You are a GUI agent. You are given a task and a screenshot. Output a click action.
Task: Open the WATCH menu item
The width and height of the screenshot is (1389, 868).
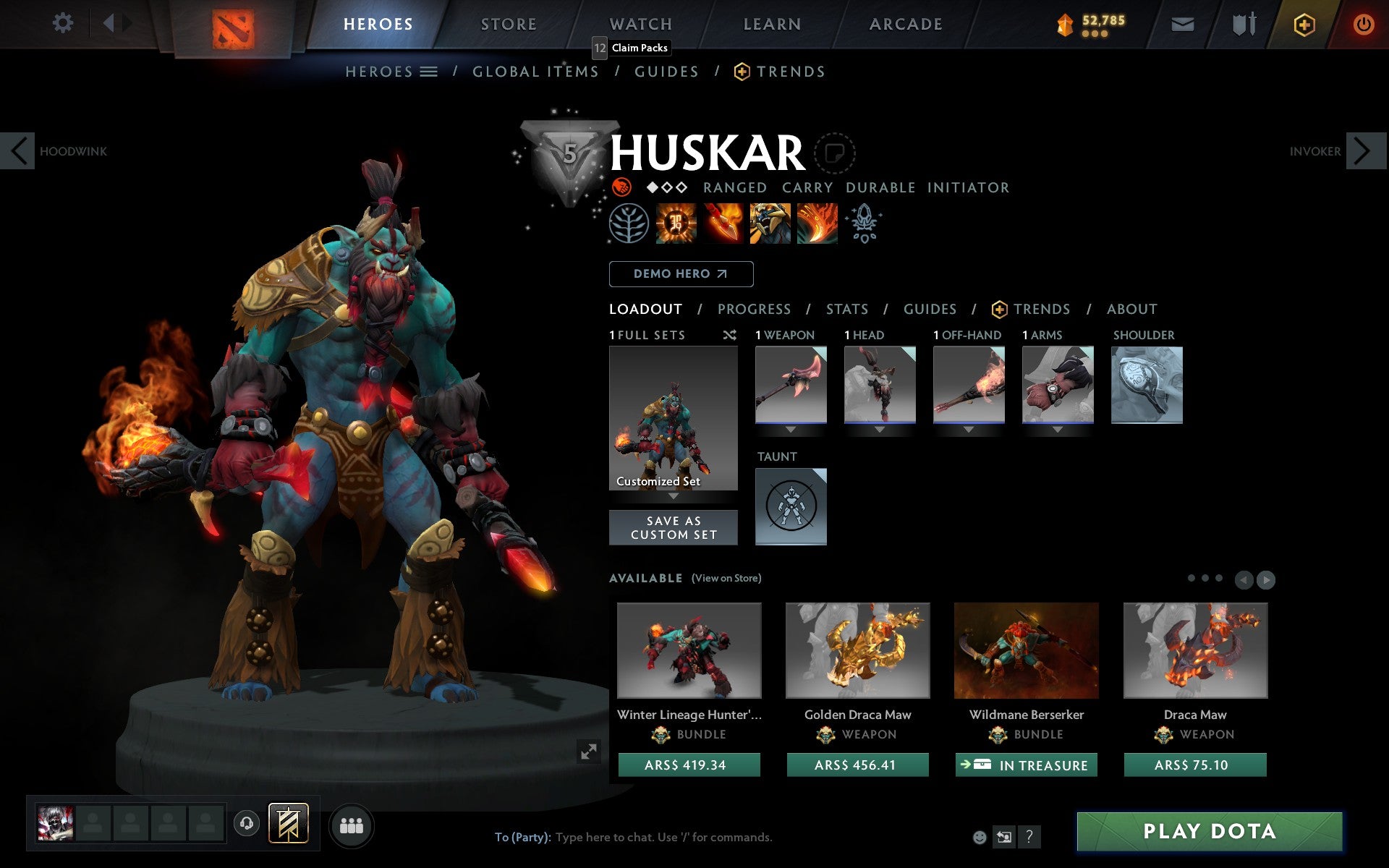coord(640,23)
